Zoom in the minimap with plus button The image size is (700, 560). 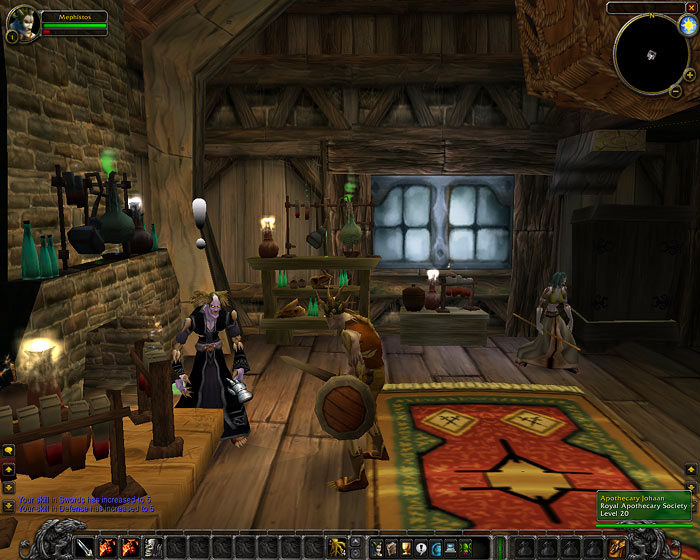[689, 74]
